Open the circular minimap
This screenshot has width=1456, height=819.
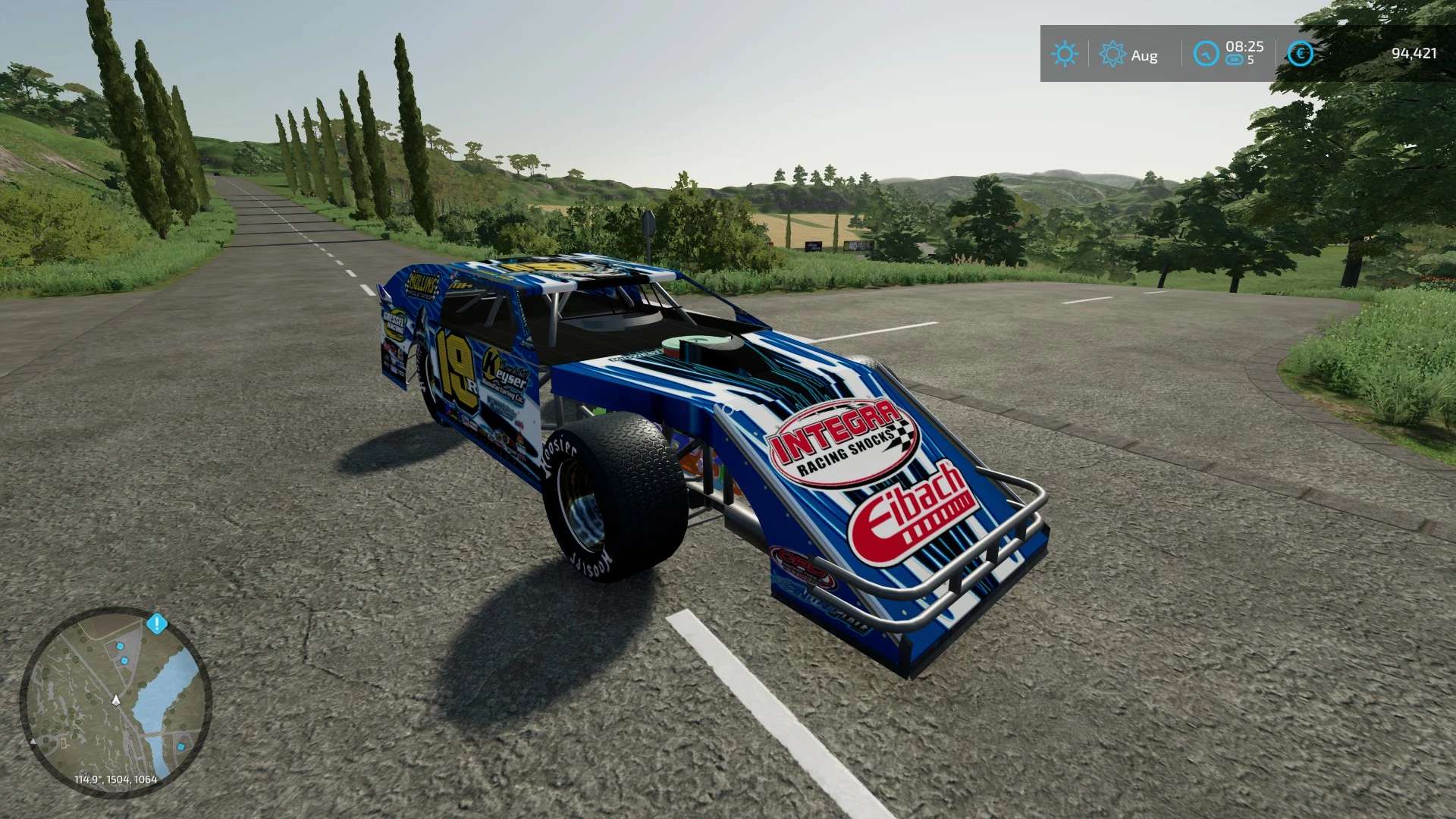(x=115, y=701)
